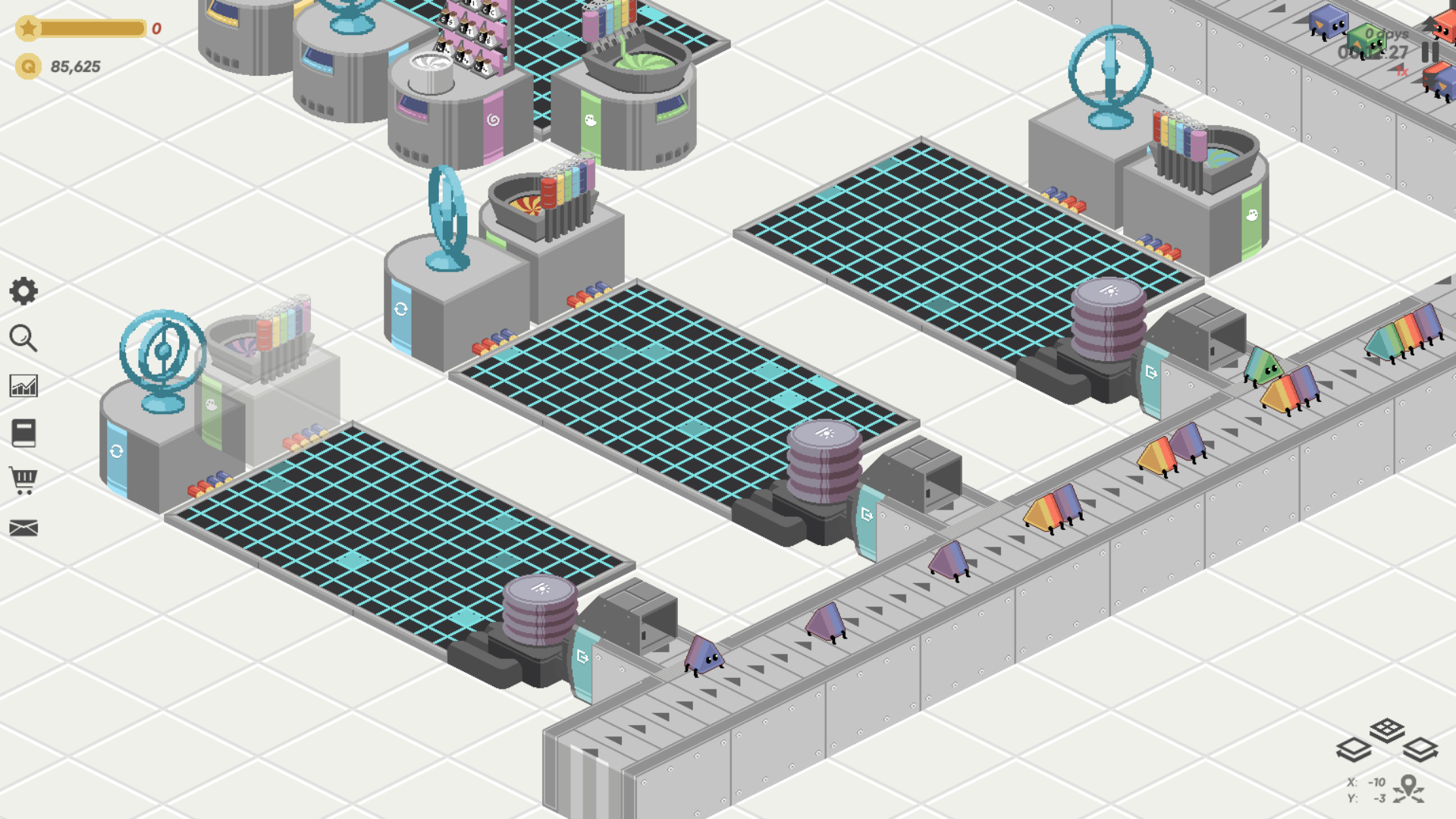Pause the game with the pause button
This screenshot has height=819, width=1456.
coord(1430,52)
